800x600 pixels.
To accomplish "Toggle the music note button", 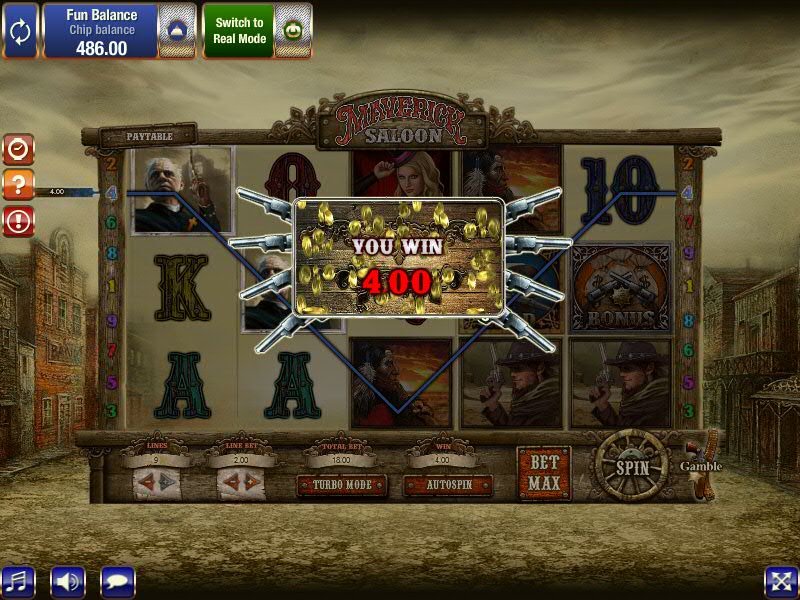I will coord(18,581).
